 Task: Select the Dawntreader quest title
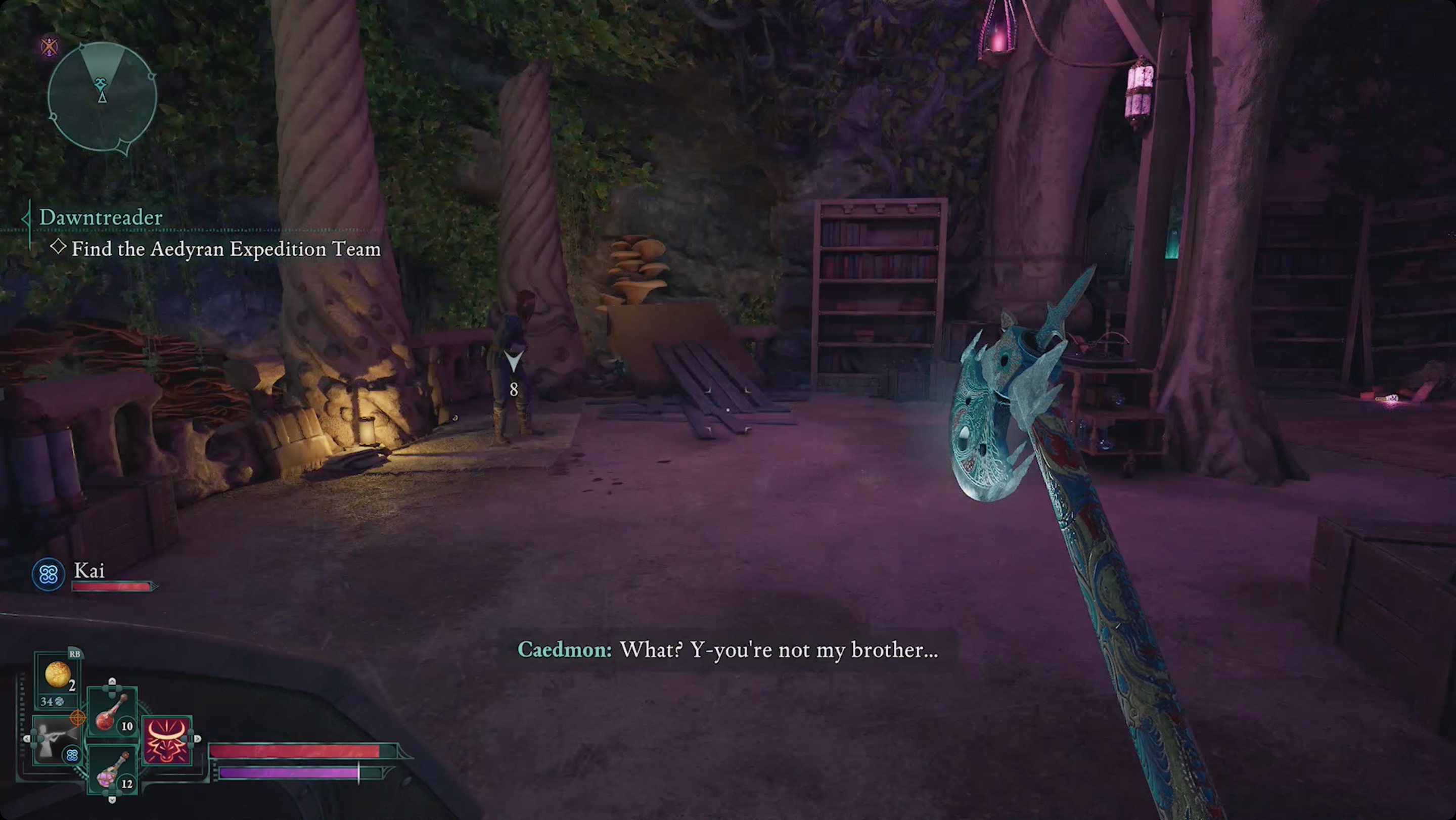point(101,217)
